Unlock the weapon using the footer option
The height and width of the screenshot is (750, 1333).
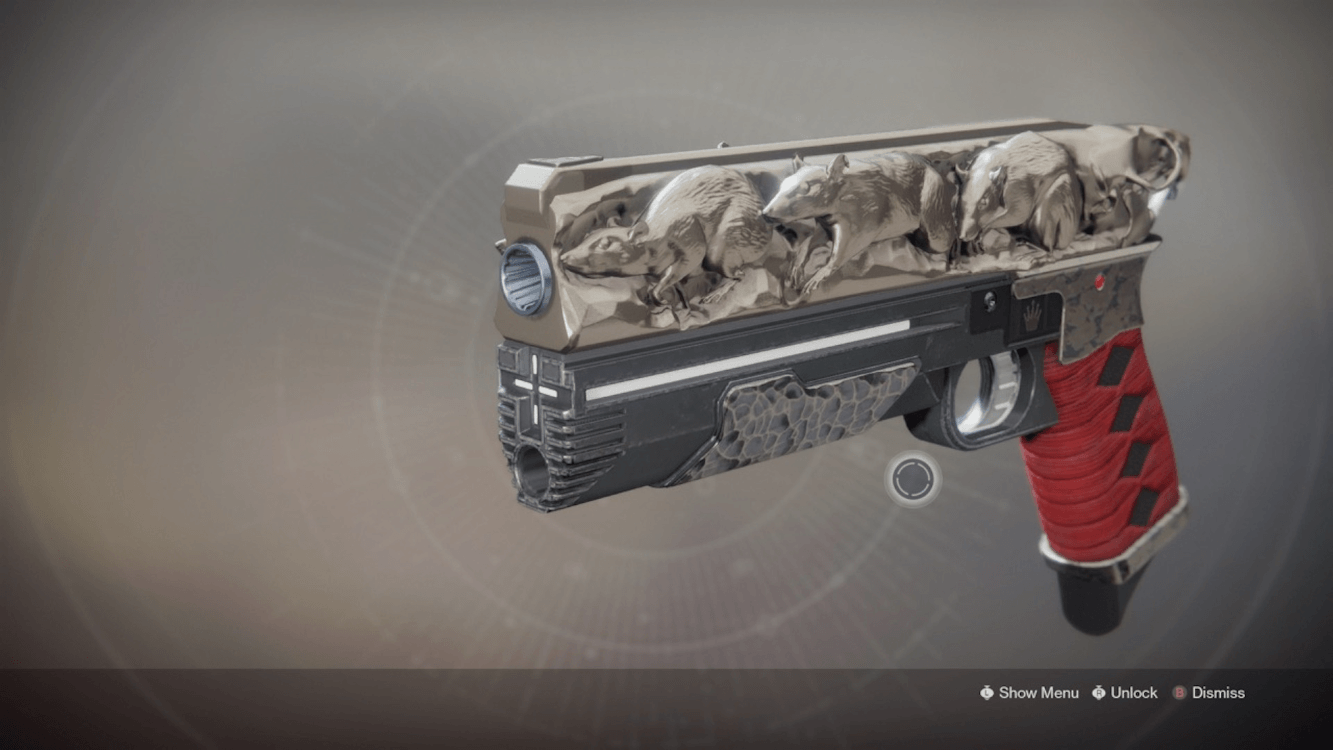point(1124,693)
